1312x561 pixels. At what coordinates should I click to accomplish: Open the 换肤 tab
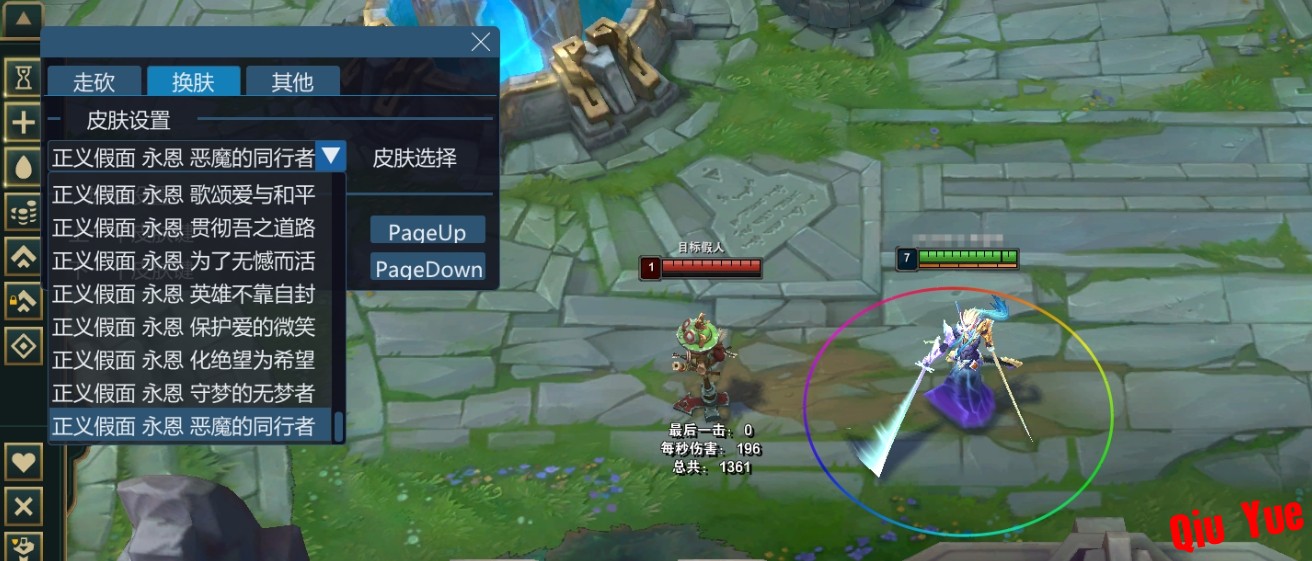click(x=194, y=82)
